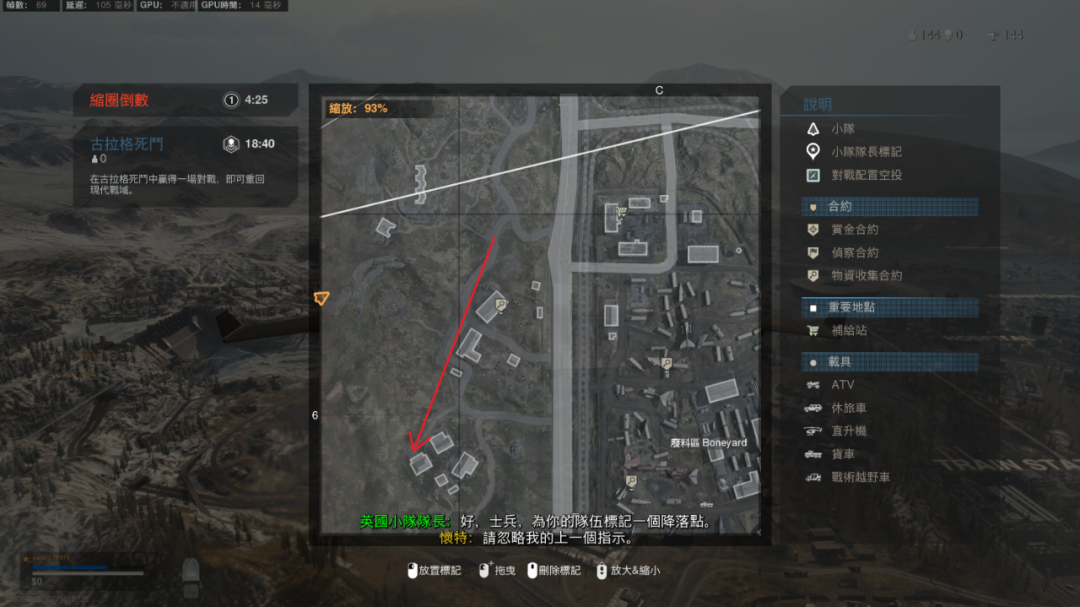The image size is (1080, 607).
Task: Open the 古拉格死鬥 objective panel
Action: [186, 166]
